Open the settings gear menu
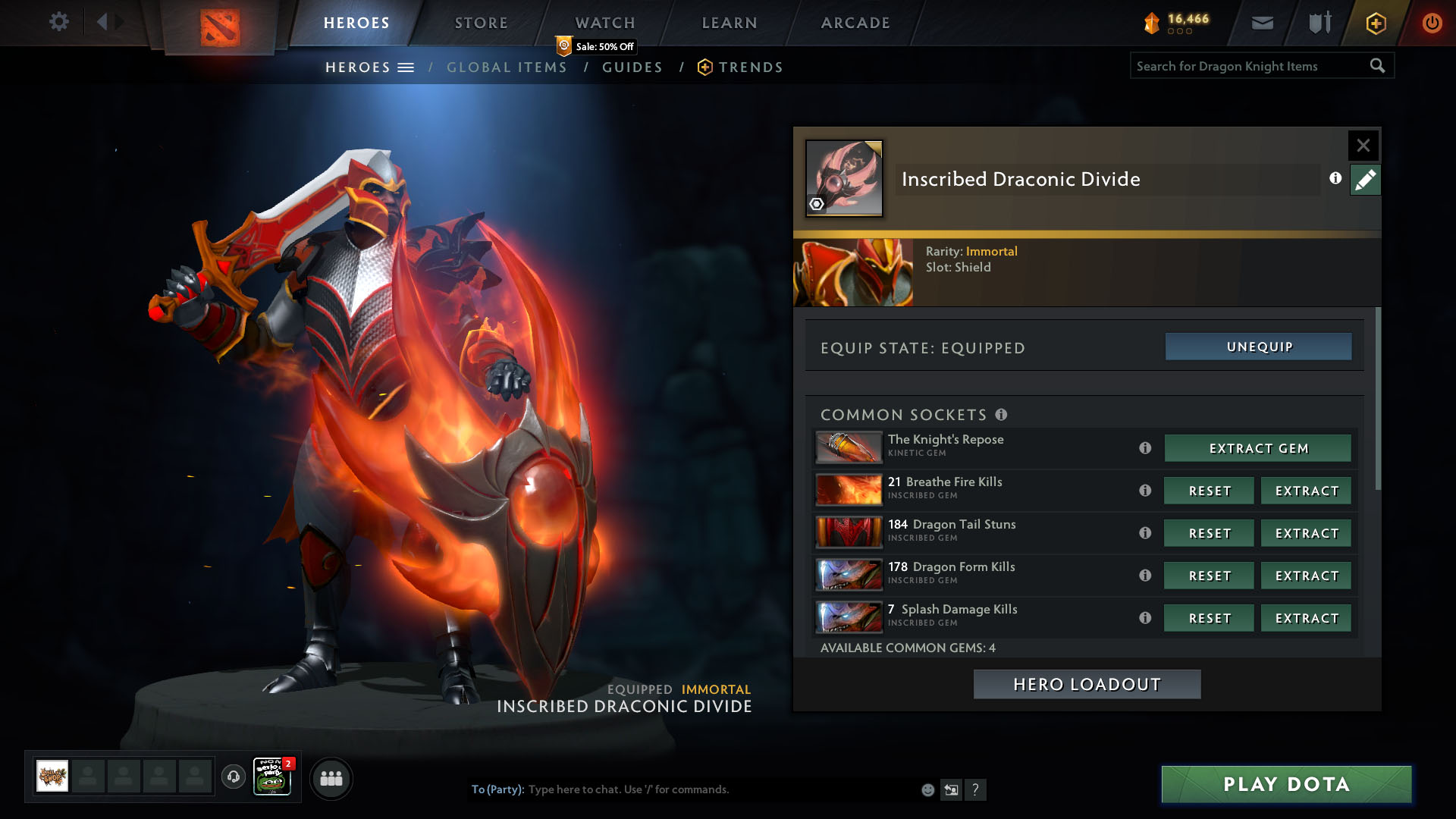1456x819 pixels. (x=59, y=22)
